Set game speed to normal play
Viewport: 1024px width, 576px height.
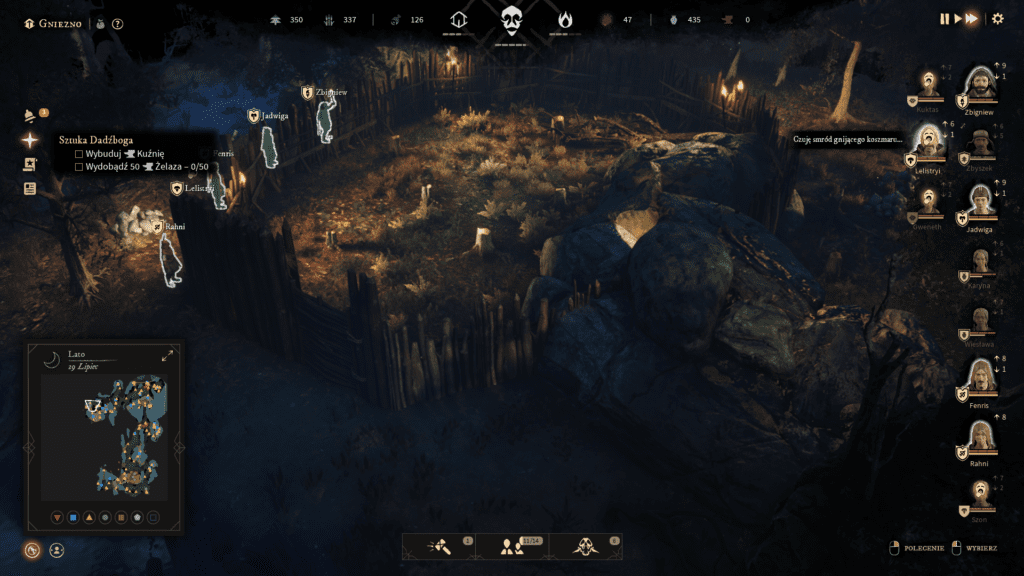[x=957, y=19]
